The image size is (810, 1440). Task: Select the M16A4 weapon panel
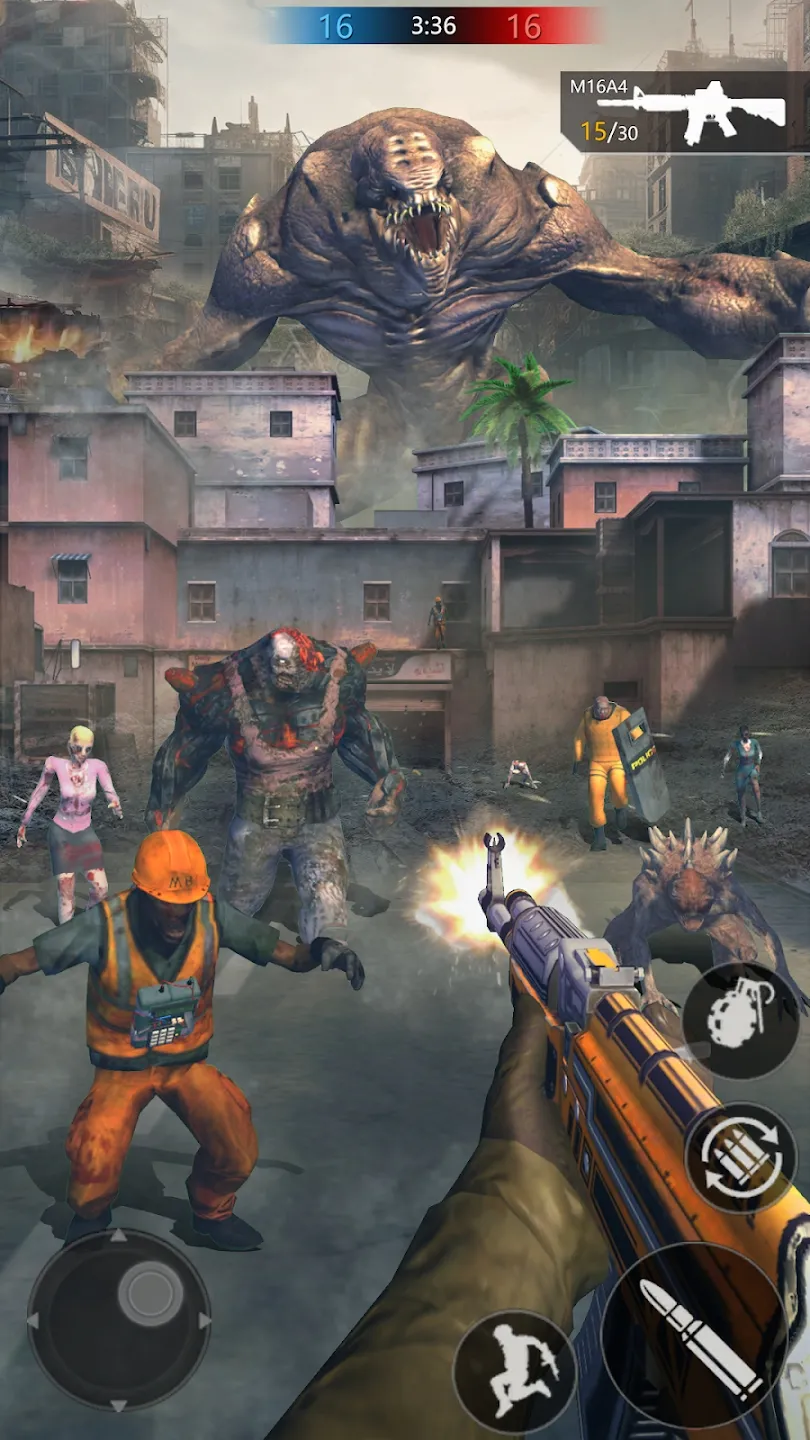click(x=684, y=111)
